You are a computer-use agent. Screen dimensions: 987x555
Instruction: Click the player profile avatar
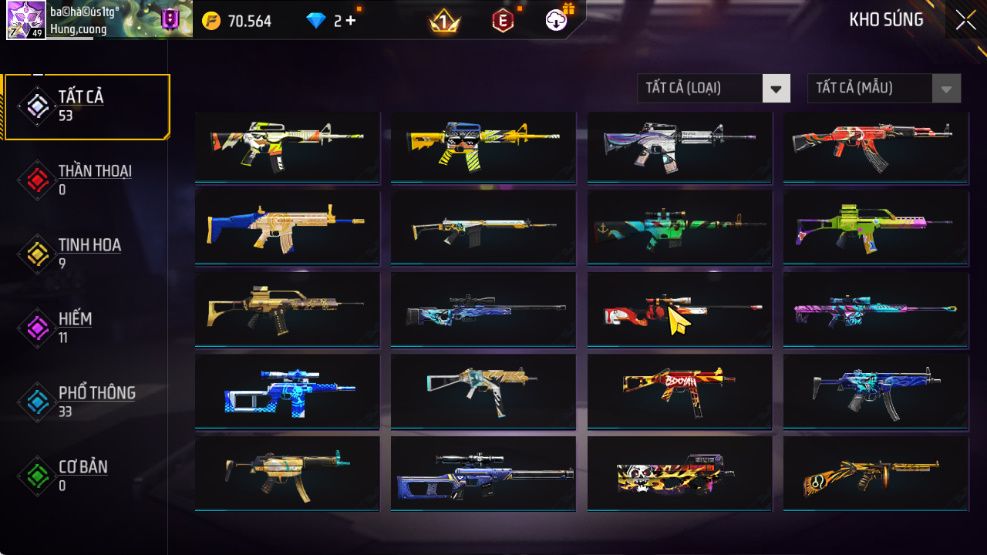click(x=26, y=19)
